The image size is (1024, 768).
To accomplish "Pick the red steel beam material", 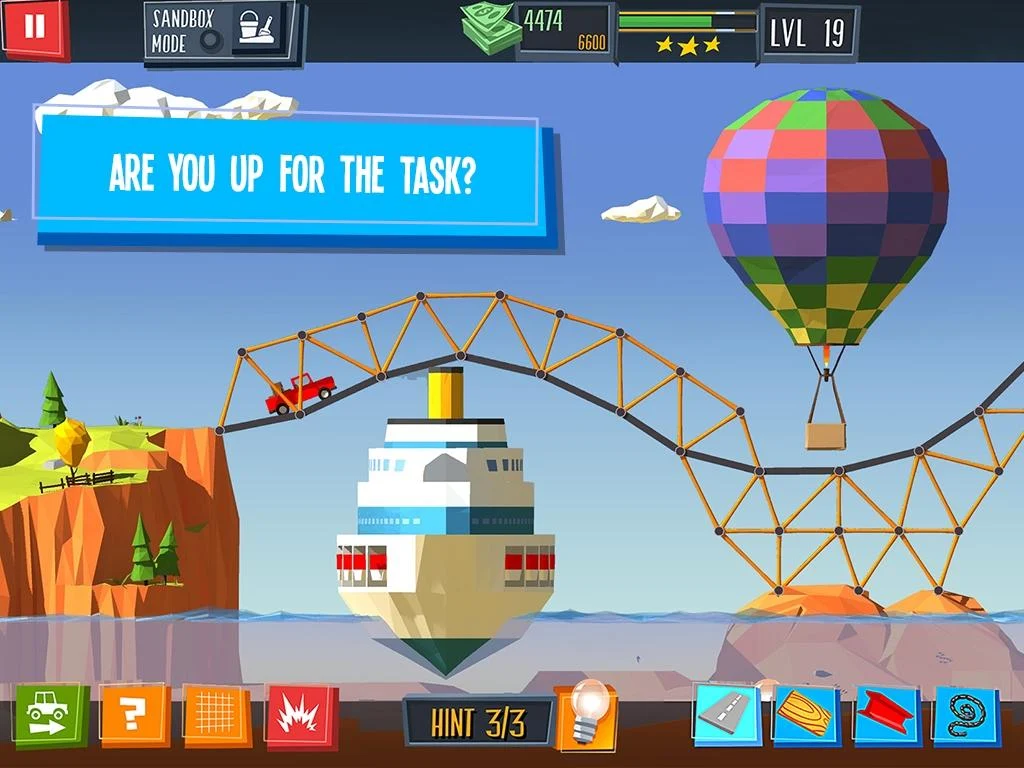I will (x=885, y=714).
